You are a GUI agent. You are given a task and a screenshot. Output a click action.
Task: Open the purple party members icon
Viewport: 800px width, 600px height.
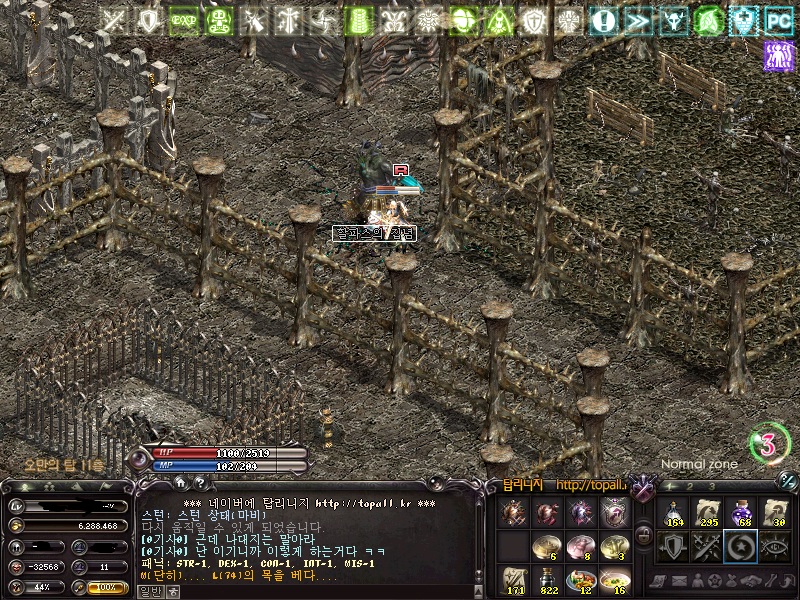pos(778,56)
